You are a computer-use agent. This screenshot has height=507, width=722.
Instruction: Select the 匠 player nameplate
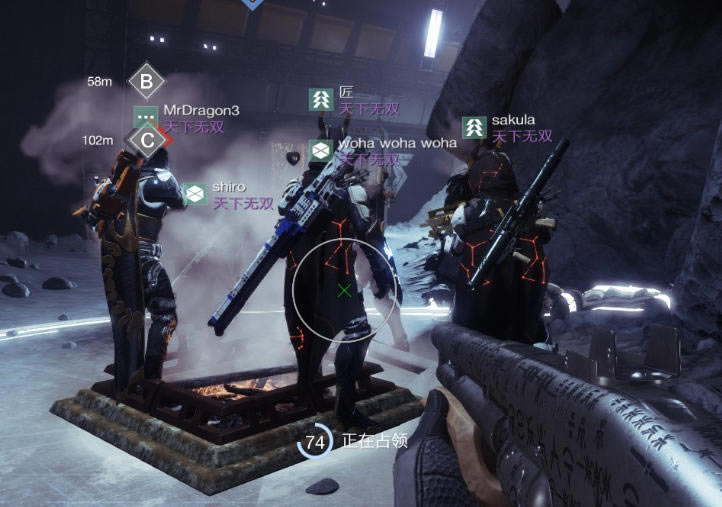[346, 93]
